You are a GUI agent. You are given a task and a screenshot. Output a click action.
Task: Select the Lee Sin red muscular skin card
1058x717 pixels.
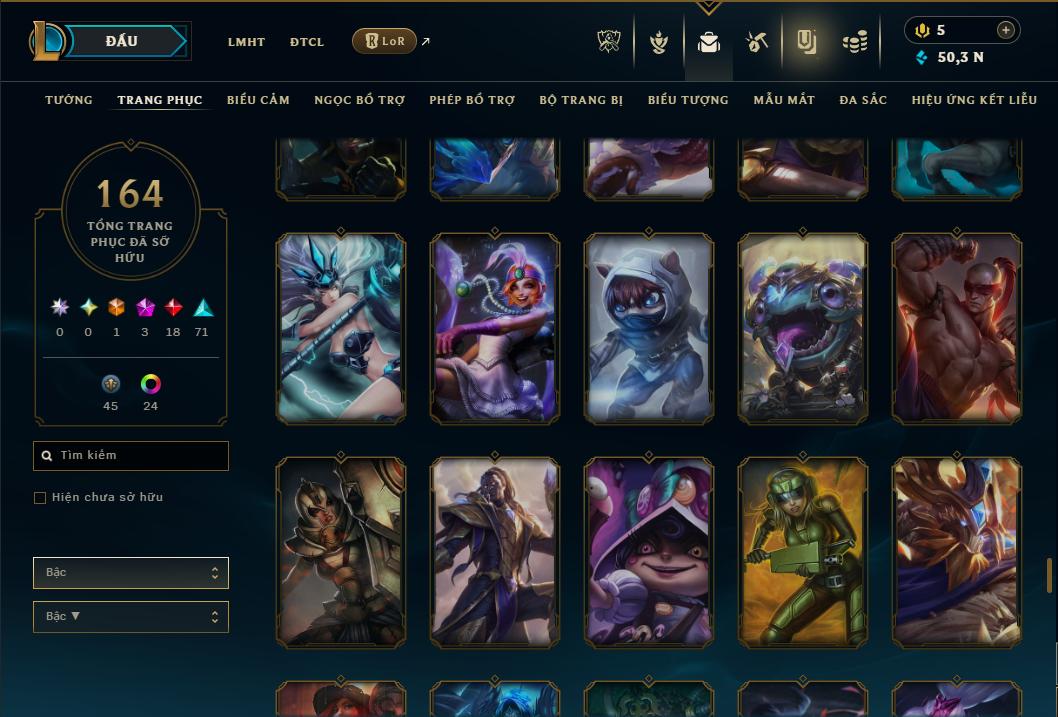click(957, 328)
